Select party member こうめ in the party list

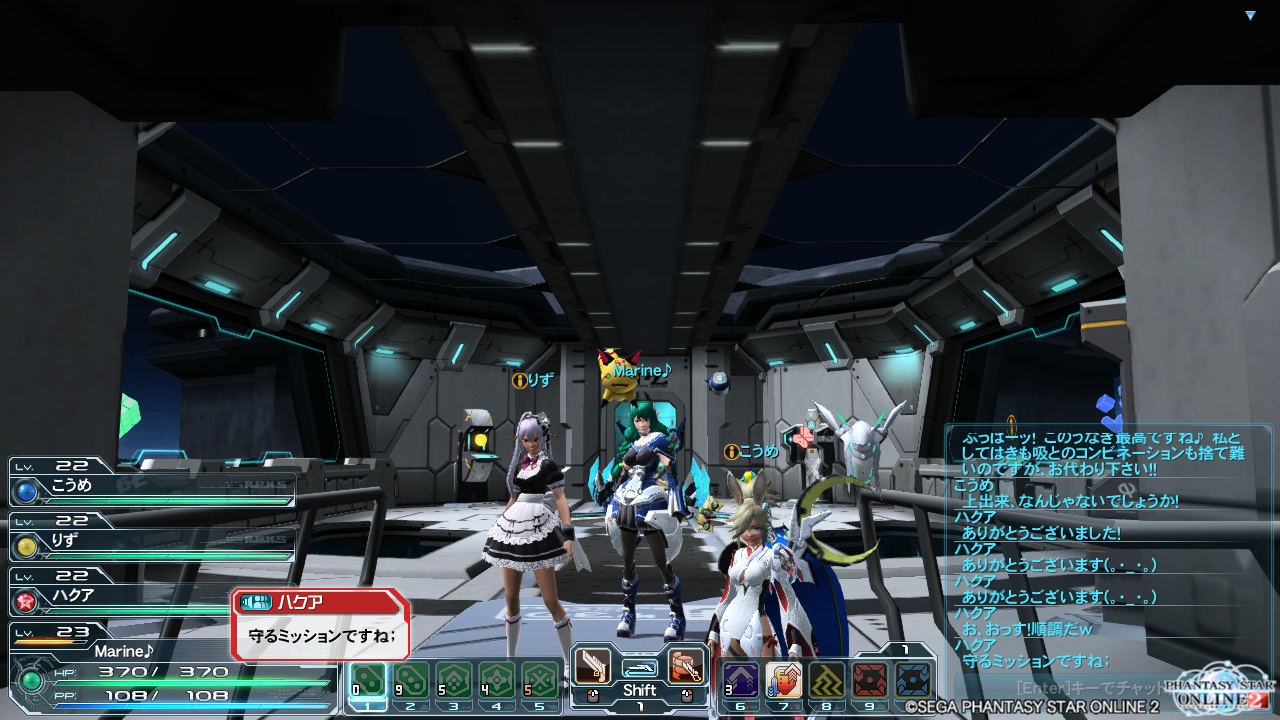pyautogui.click(x=150, y=488)
